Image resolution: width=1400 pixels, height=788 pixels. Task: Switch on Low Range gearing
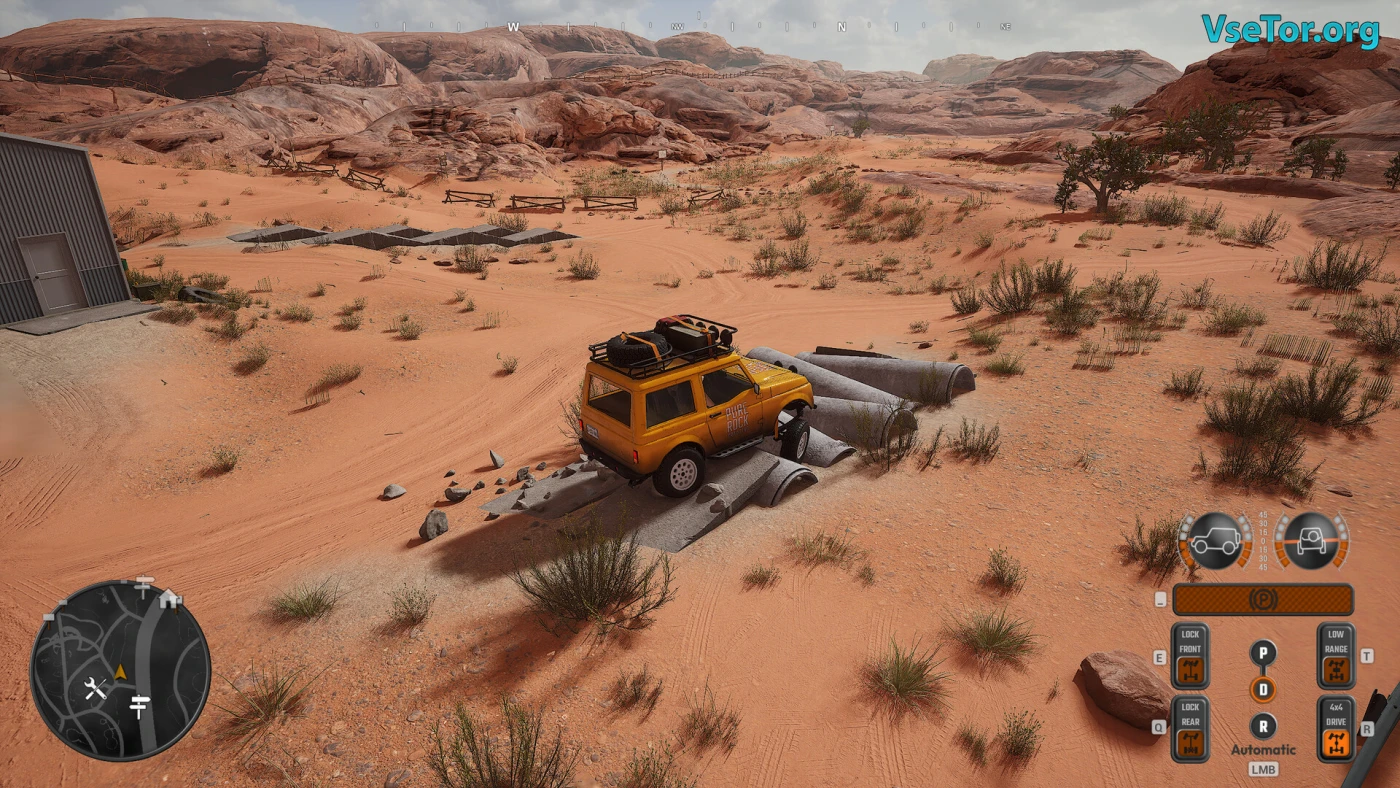[1335, 656]
